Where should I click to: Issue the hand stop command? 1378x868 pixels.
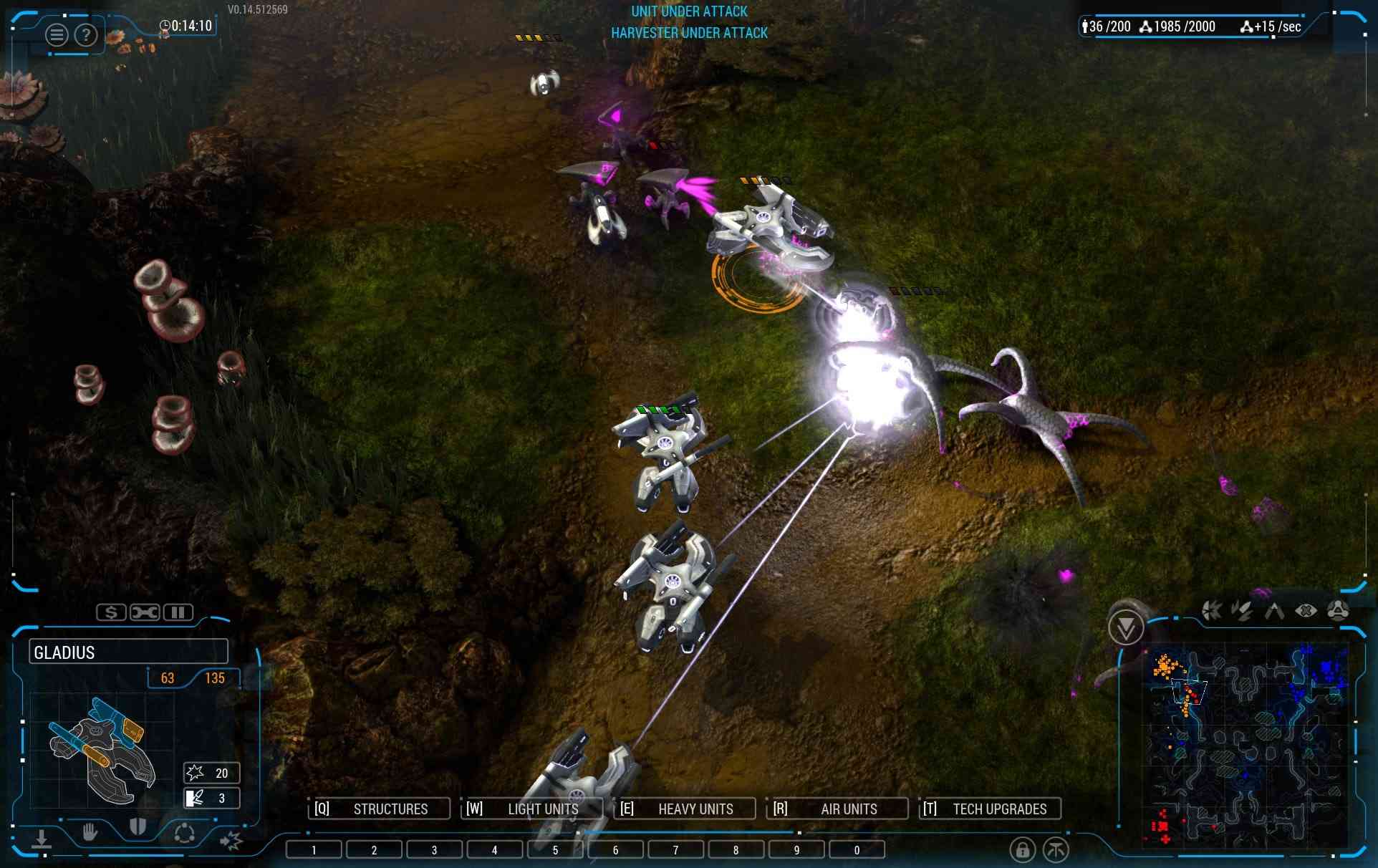point(90,832)
